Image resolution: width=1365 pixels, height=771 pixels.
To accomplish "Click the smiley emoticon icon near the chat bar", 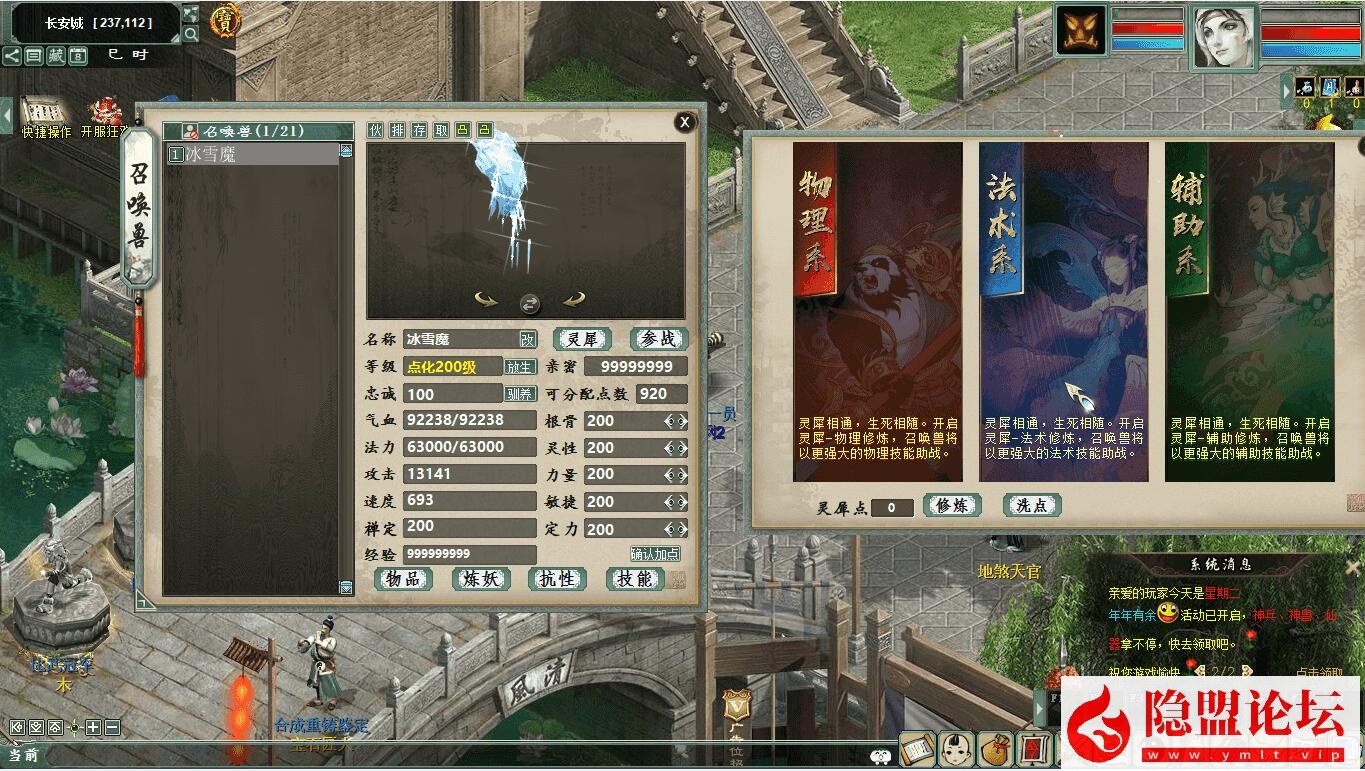I will pos(880,753).
